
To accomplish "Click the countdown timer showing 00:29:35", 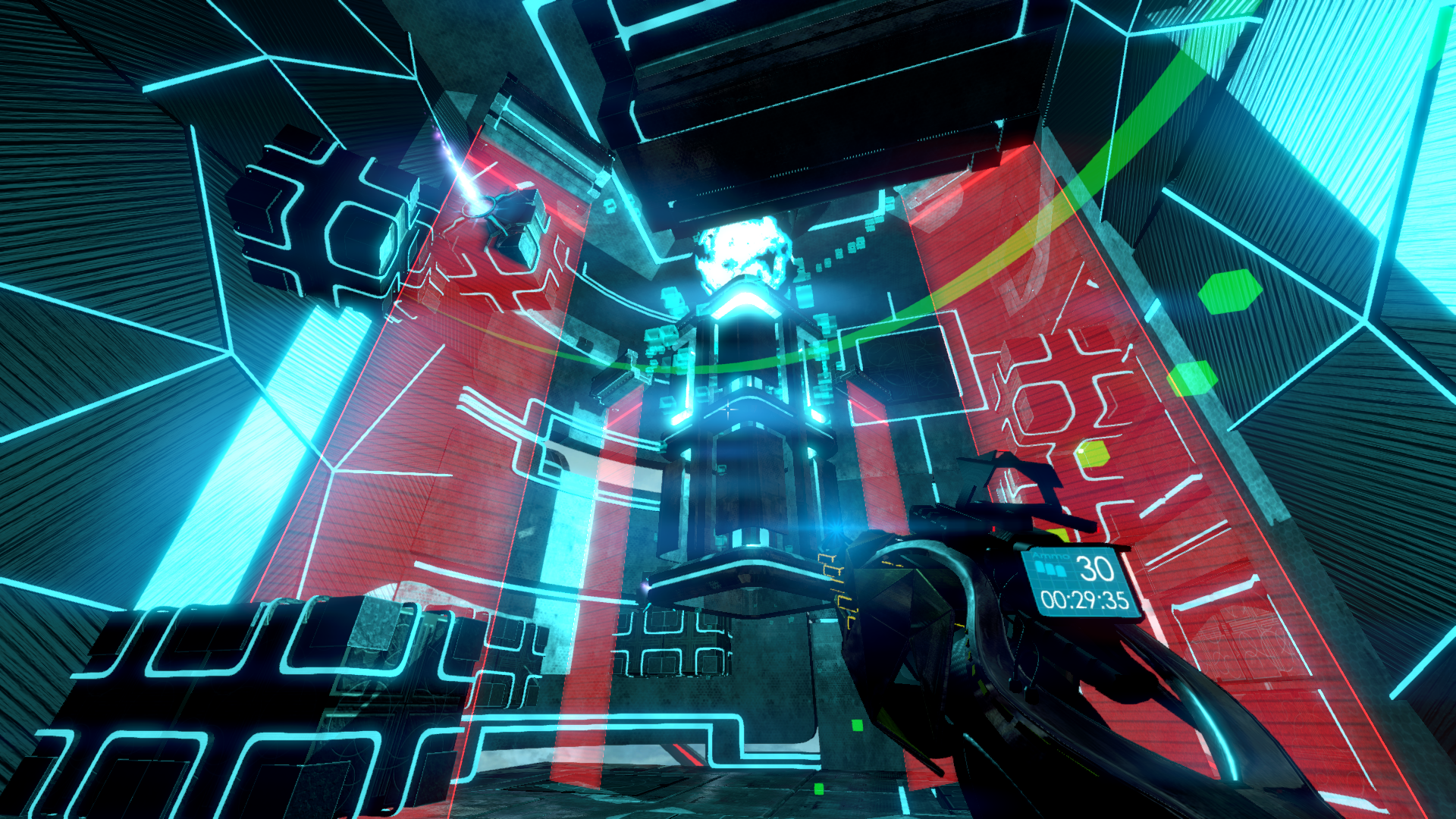I will (1084, 600).
